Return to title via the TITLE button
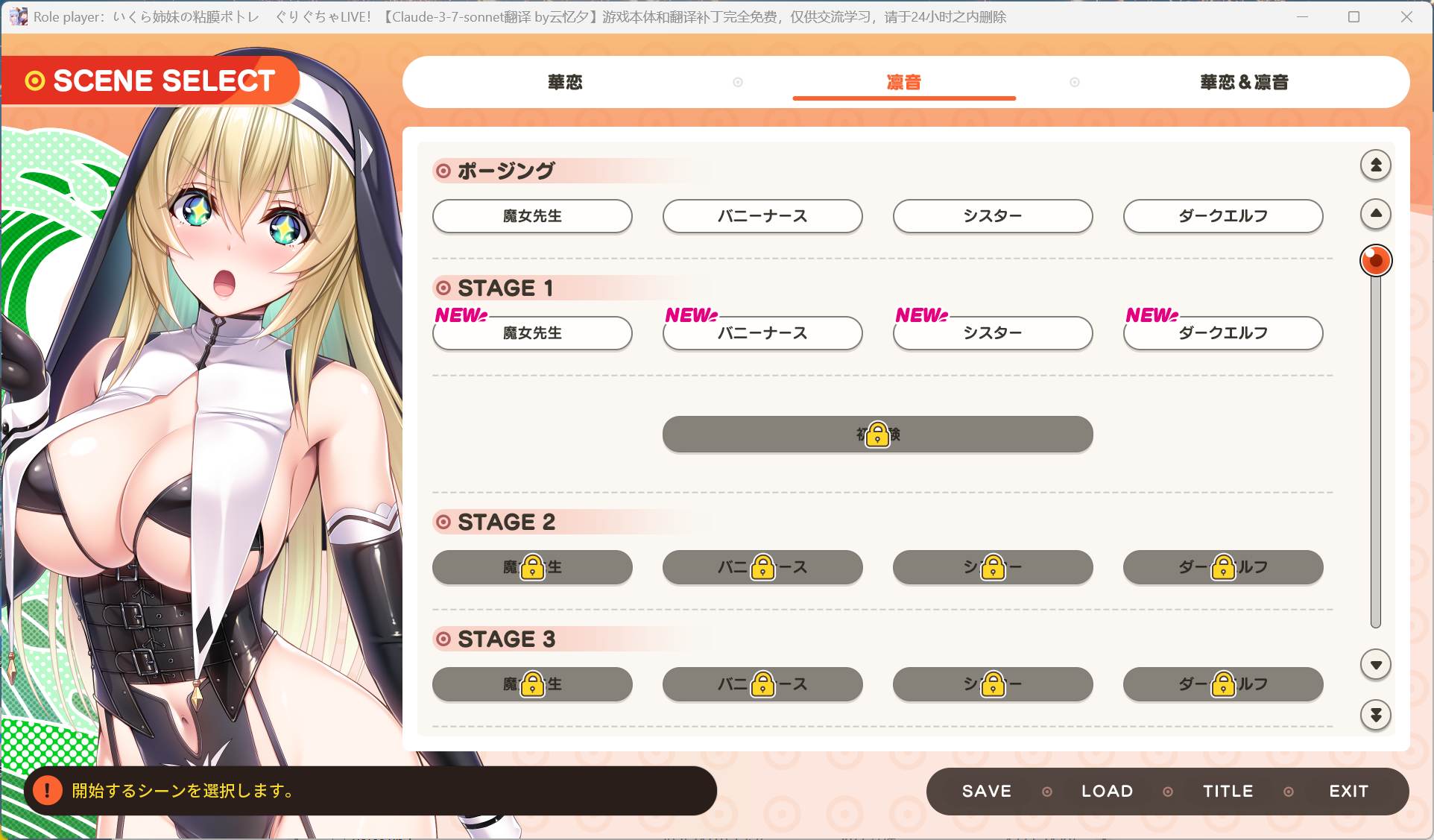 point(1227,791)
